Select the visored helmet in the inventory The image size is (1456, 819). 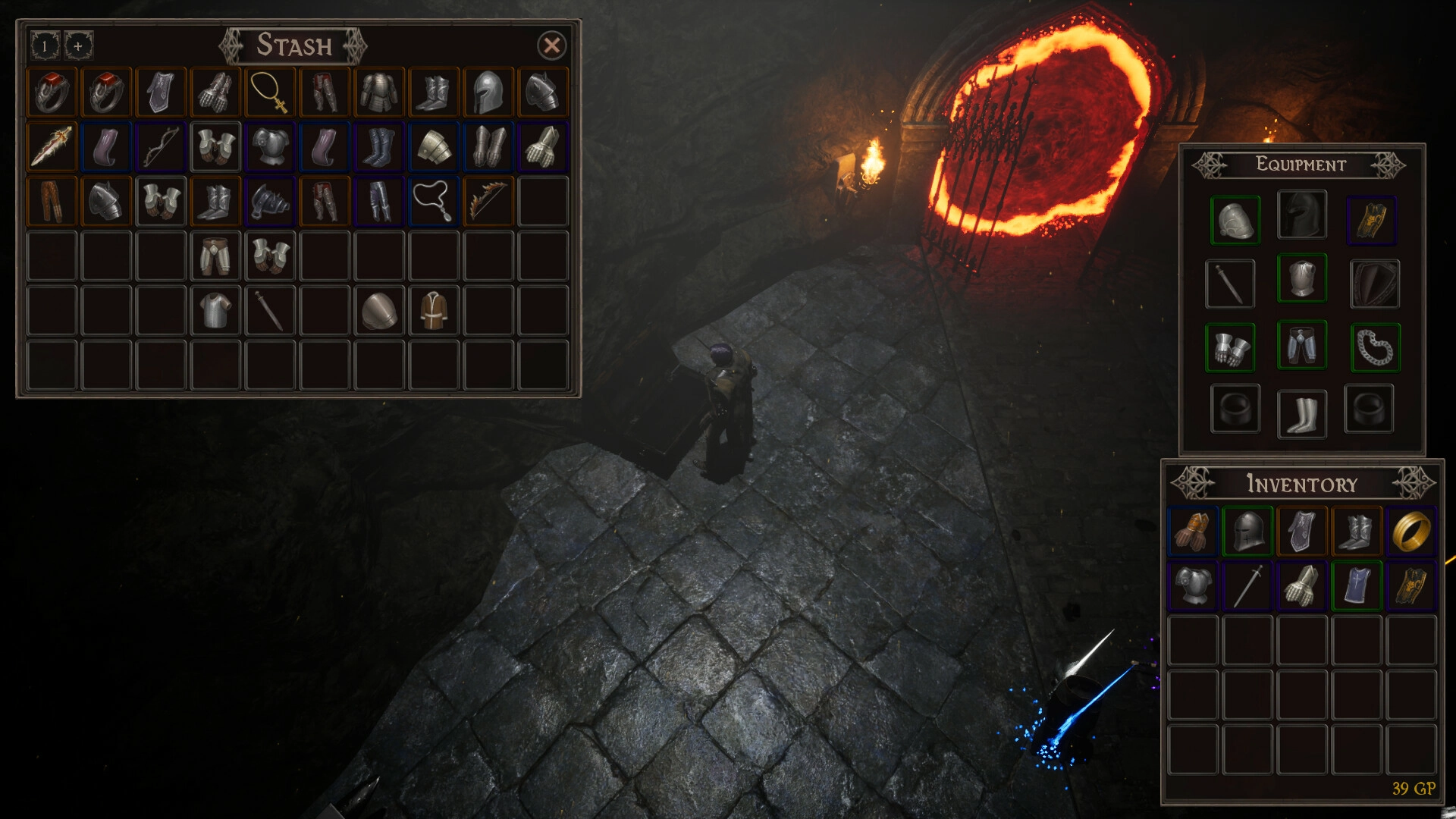tap(1247, 531)
